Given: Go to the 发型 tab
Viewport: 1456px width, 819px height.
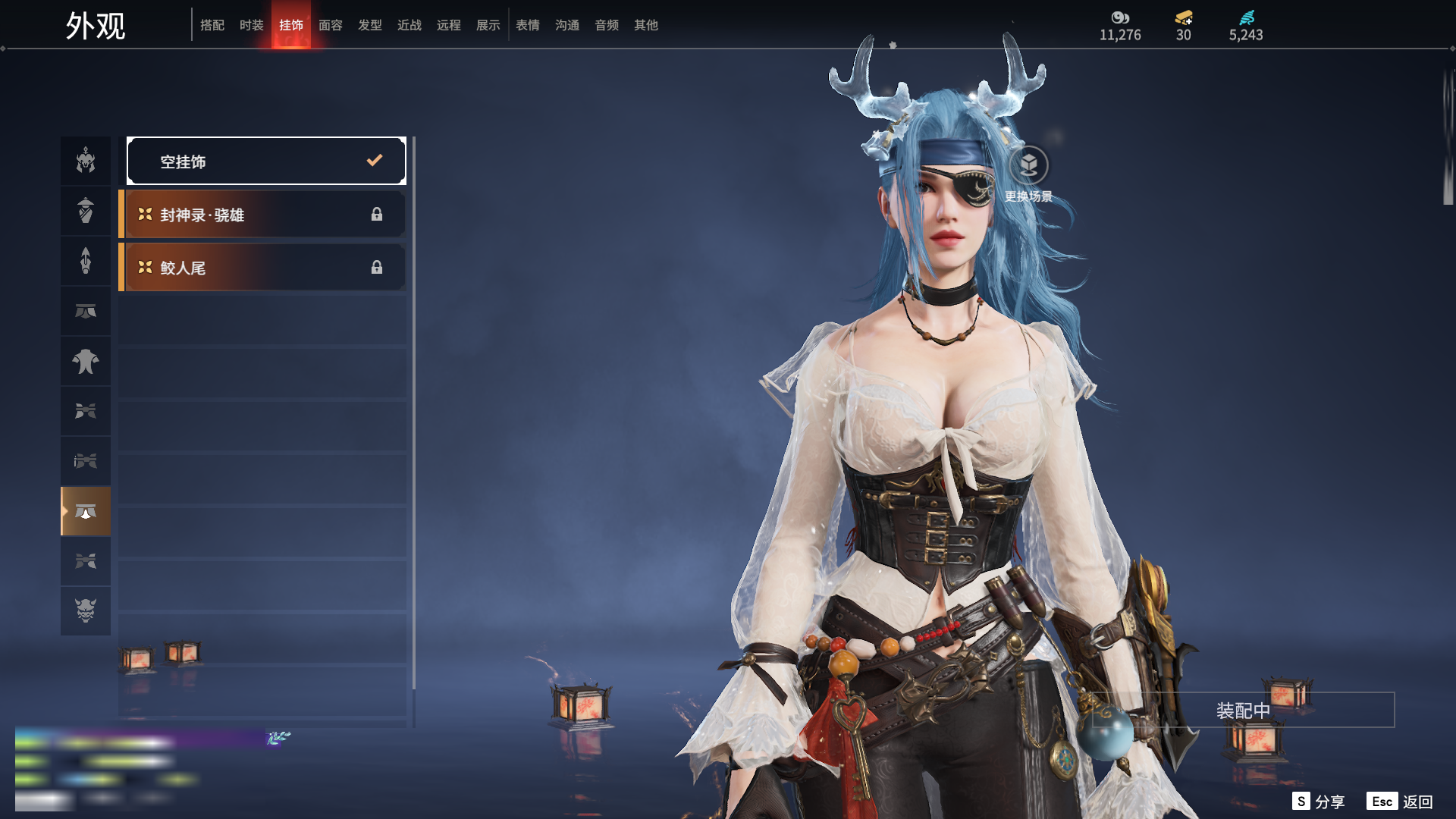Looking at the screenshot, I should (370, 25).
